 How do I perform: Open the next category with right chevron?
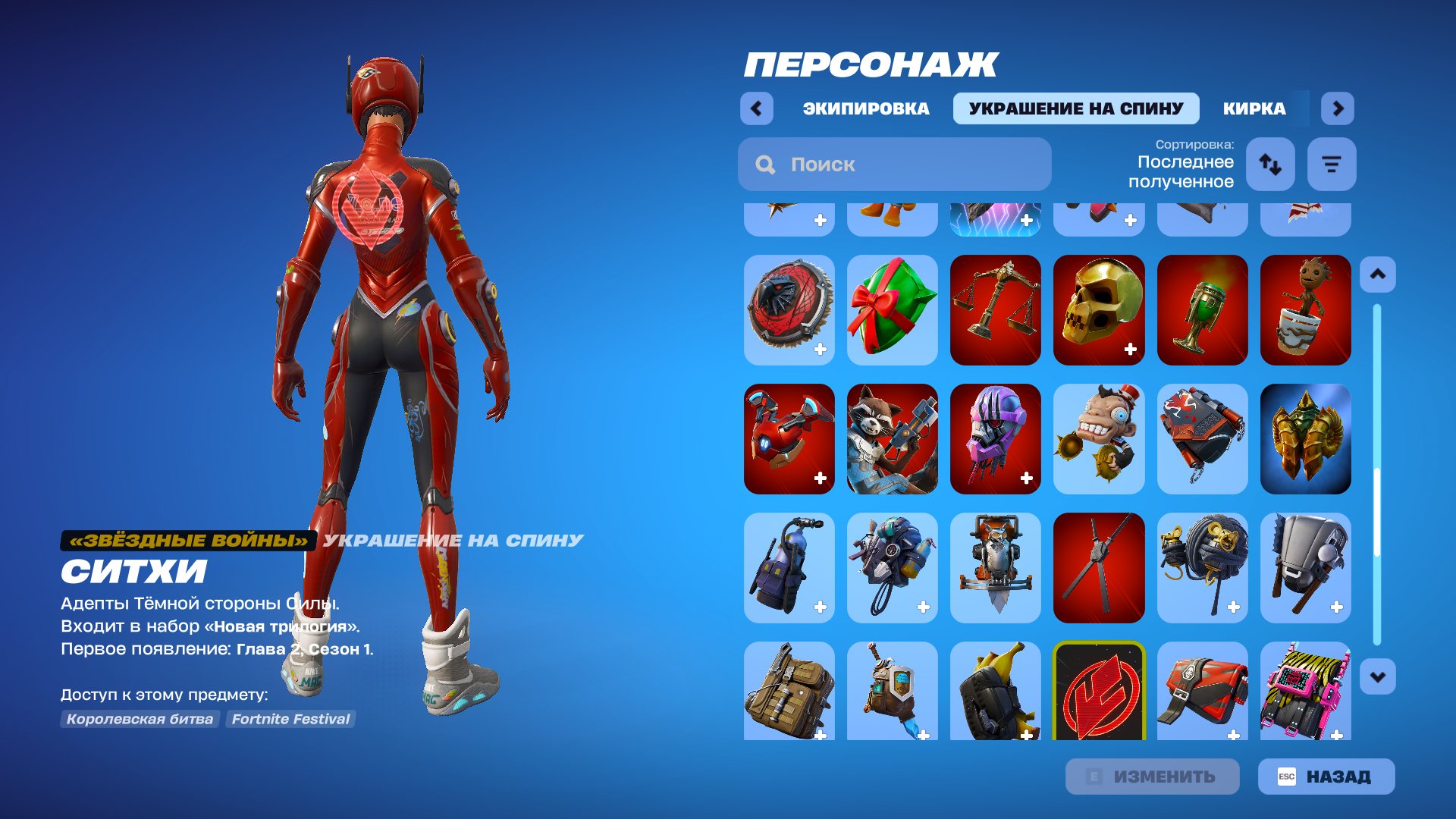point(1338,108)
